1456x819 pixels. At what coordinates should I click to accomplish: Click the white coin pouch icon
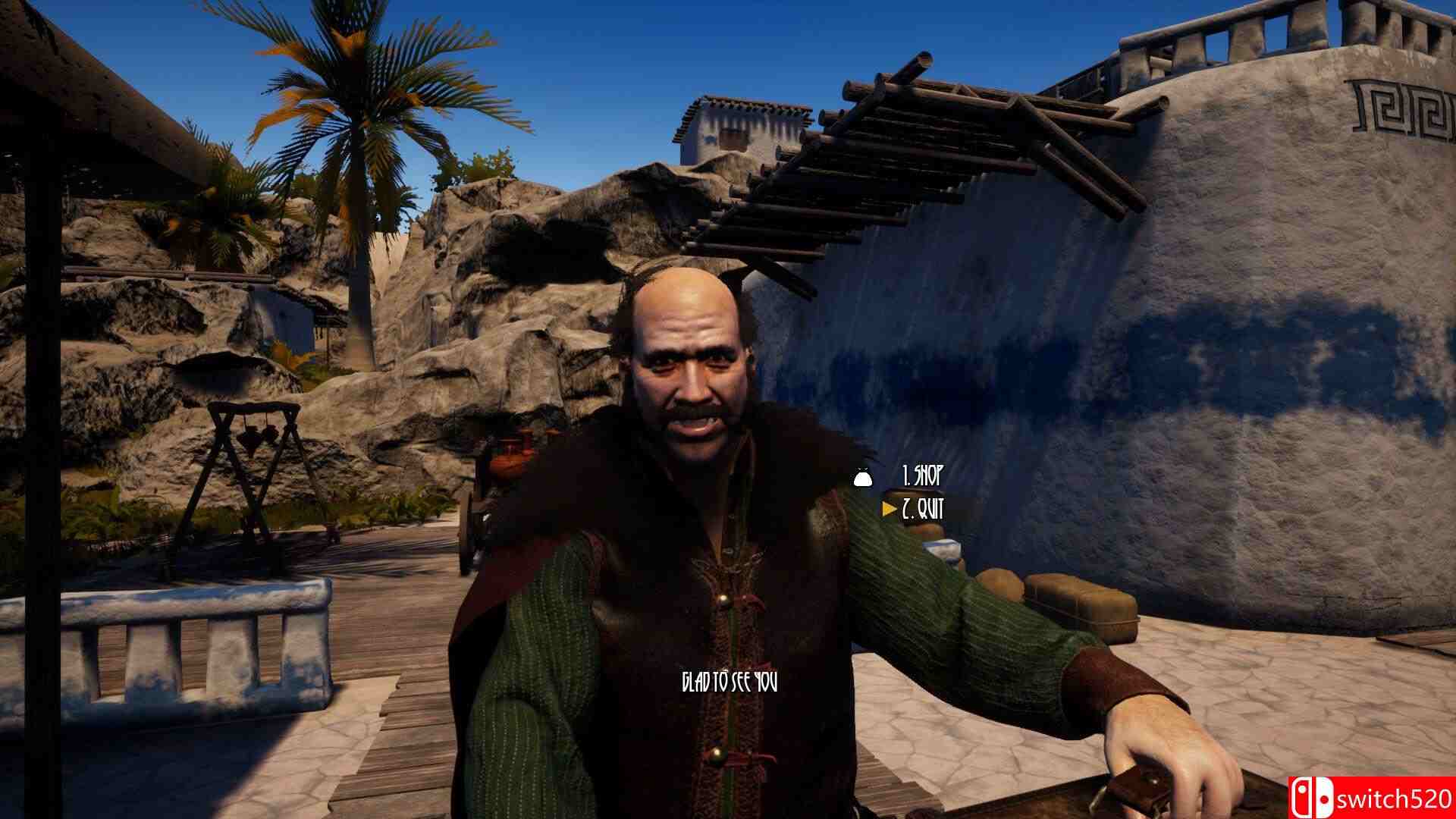(x=861, y=478)
